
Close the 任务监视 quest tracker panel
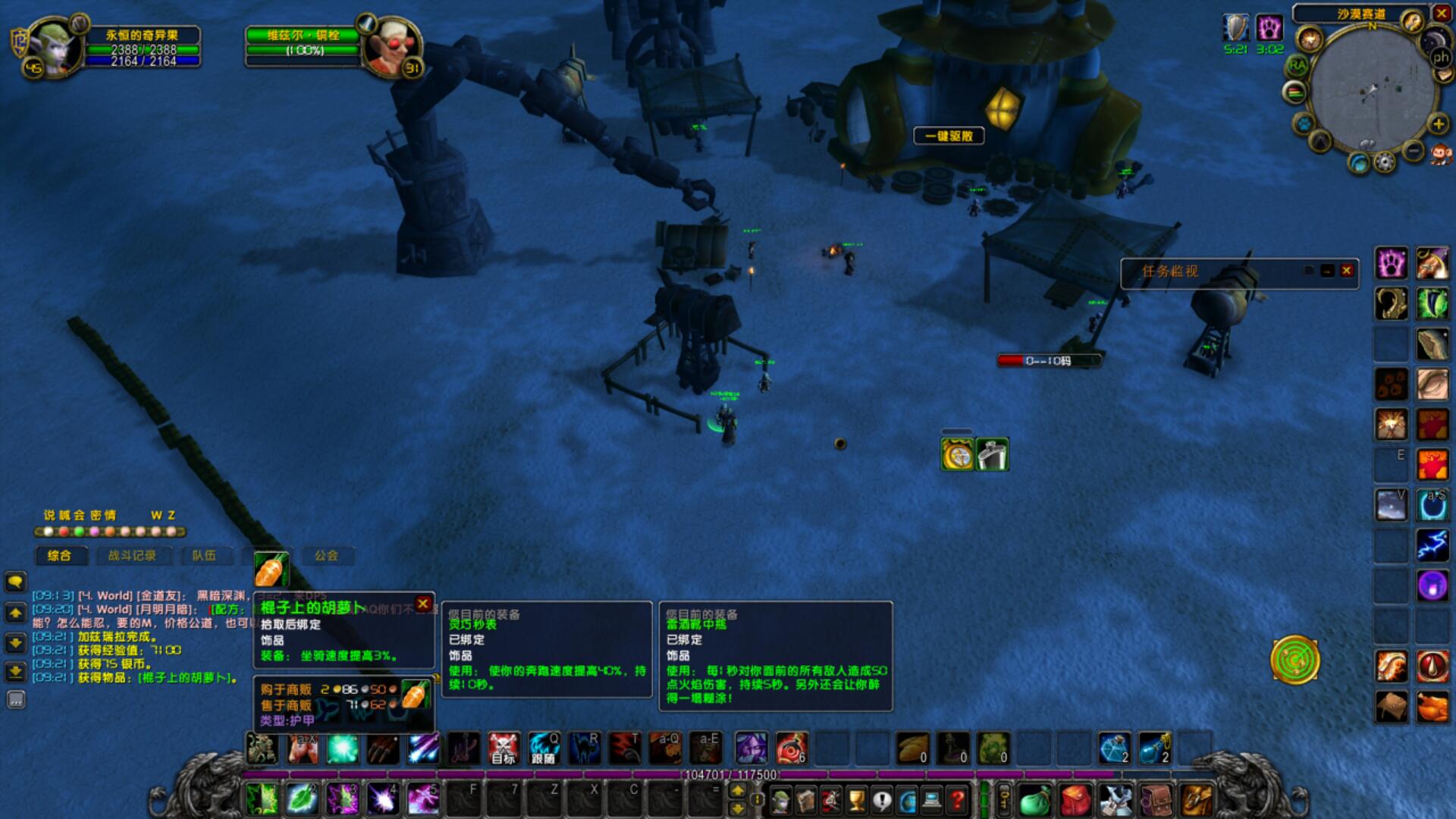pos(1347,271)
